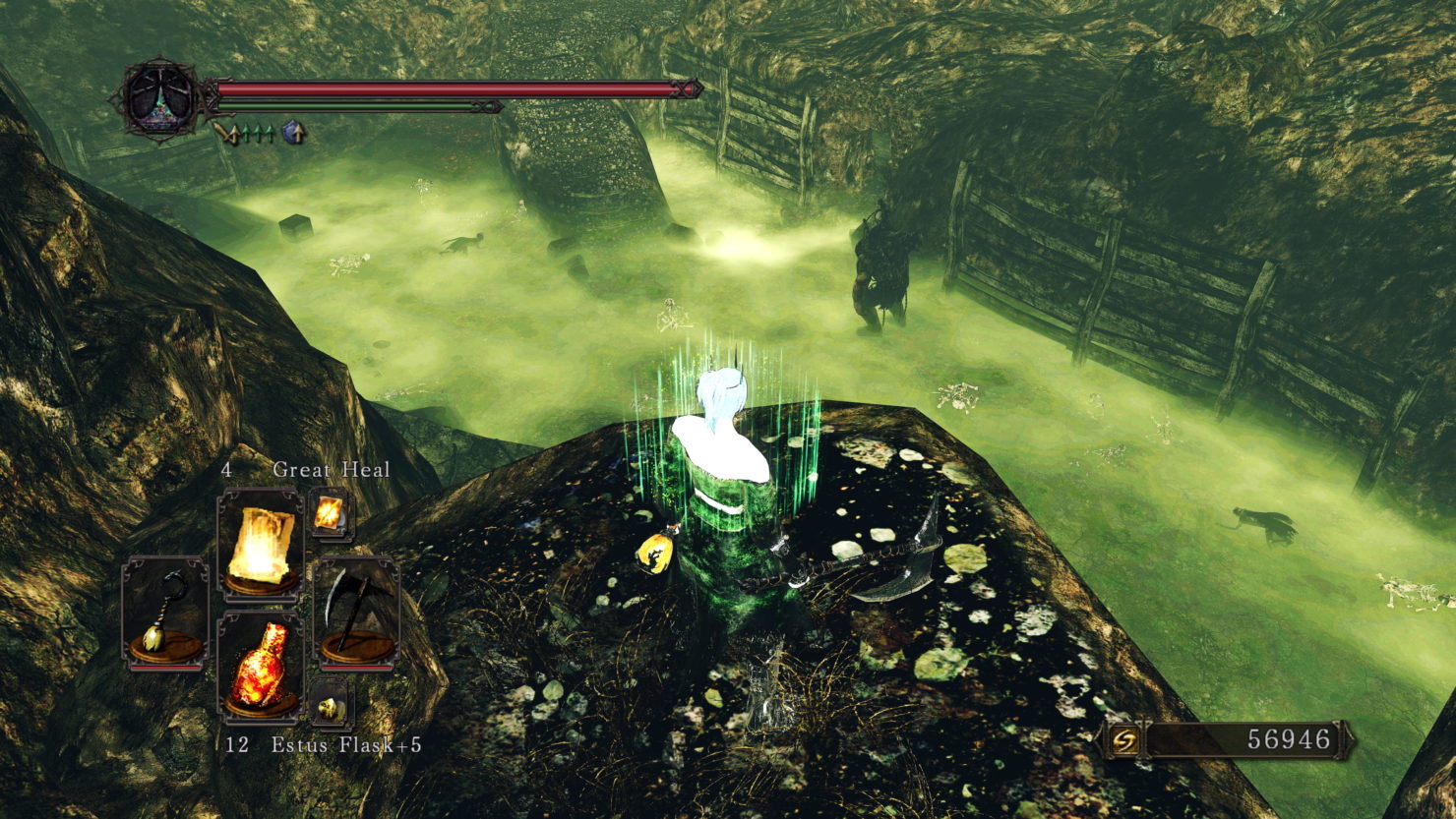Click the stamina bar's decorative end ornament
The width and height of the screenshot is (1456, 819).
487,107
